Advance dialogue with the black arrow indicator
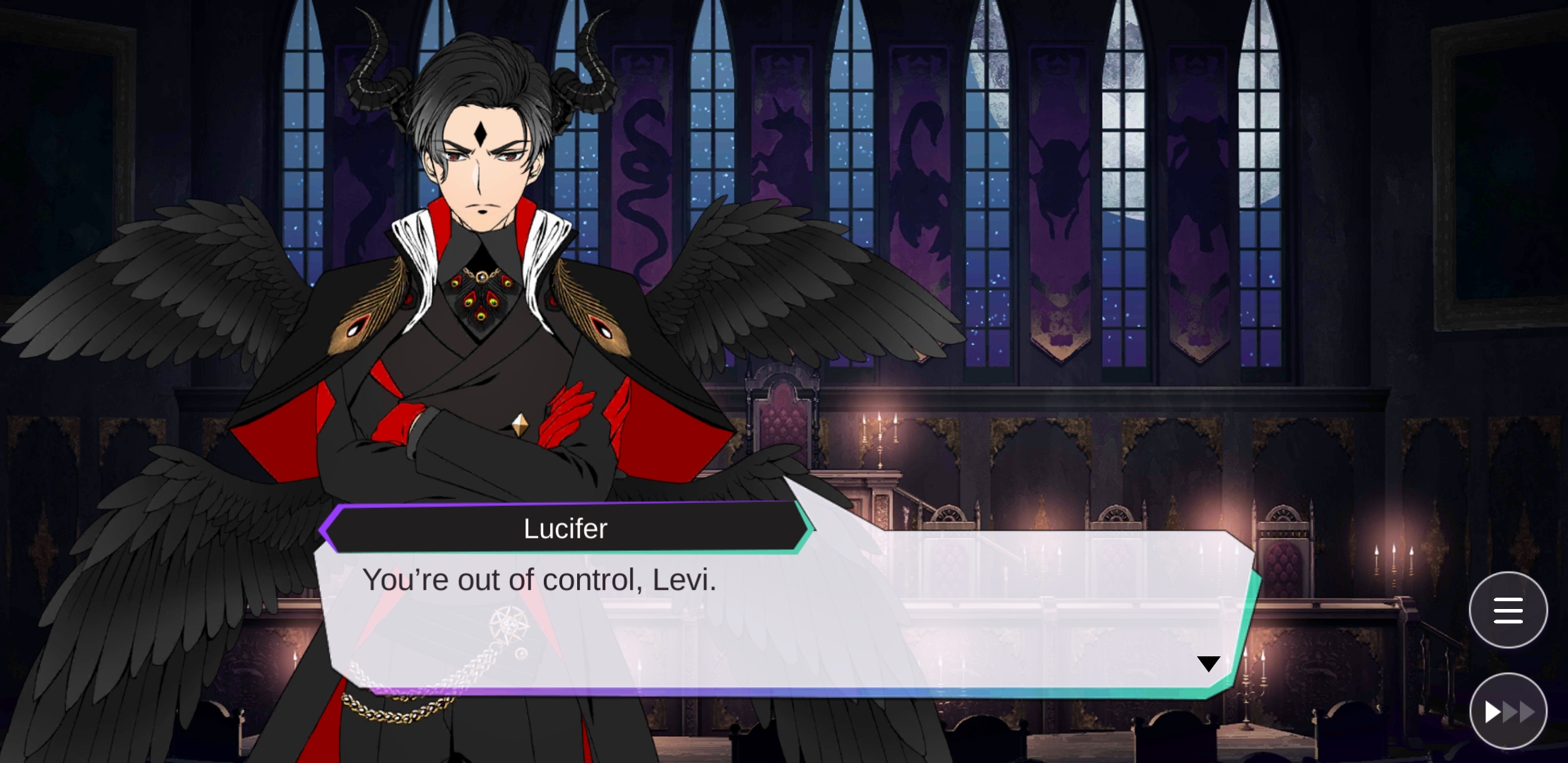 point(1208,664)
